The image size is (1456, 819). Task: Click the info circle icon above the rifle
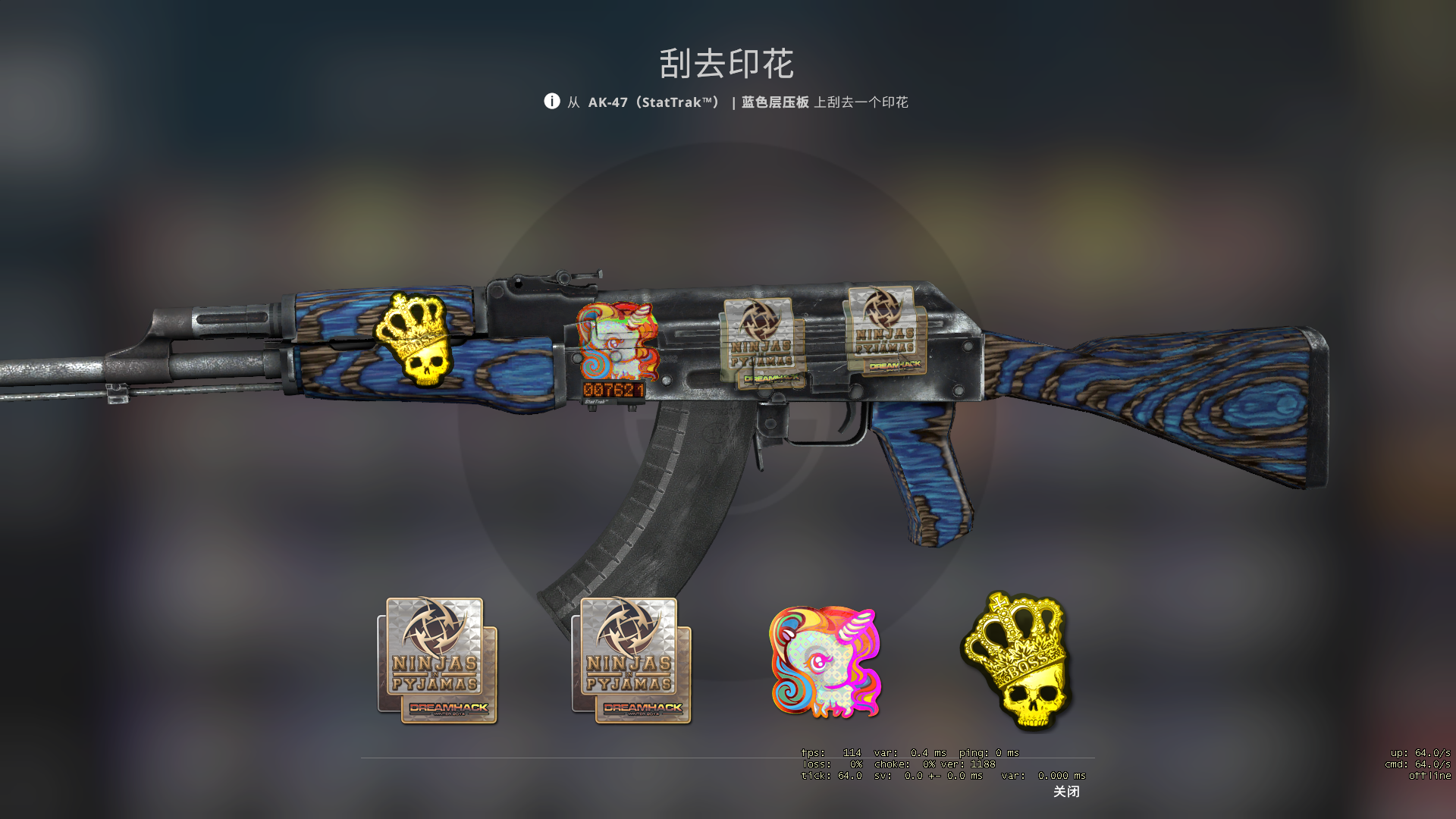click(x=552, y=101)
